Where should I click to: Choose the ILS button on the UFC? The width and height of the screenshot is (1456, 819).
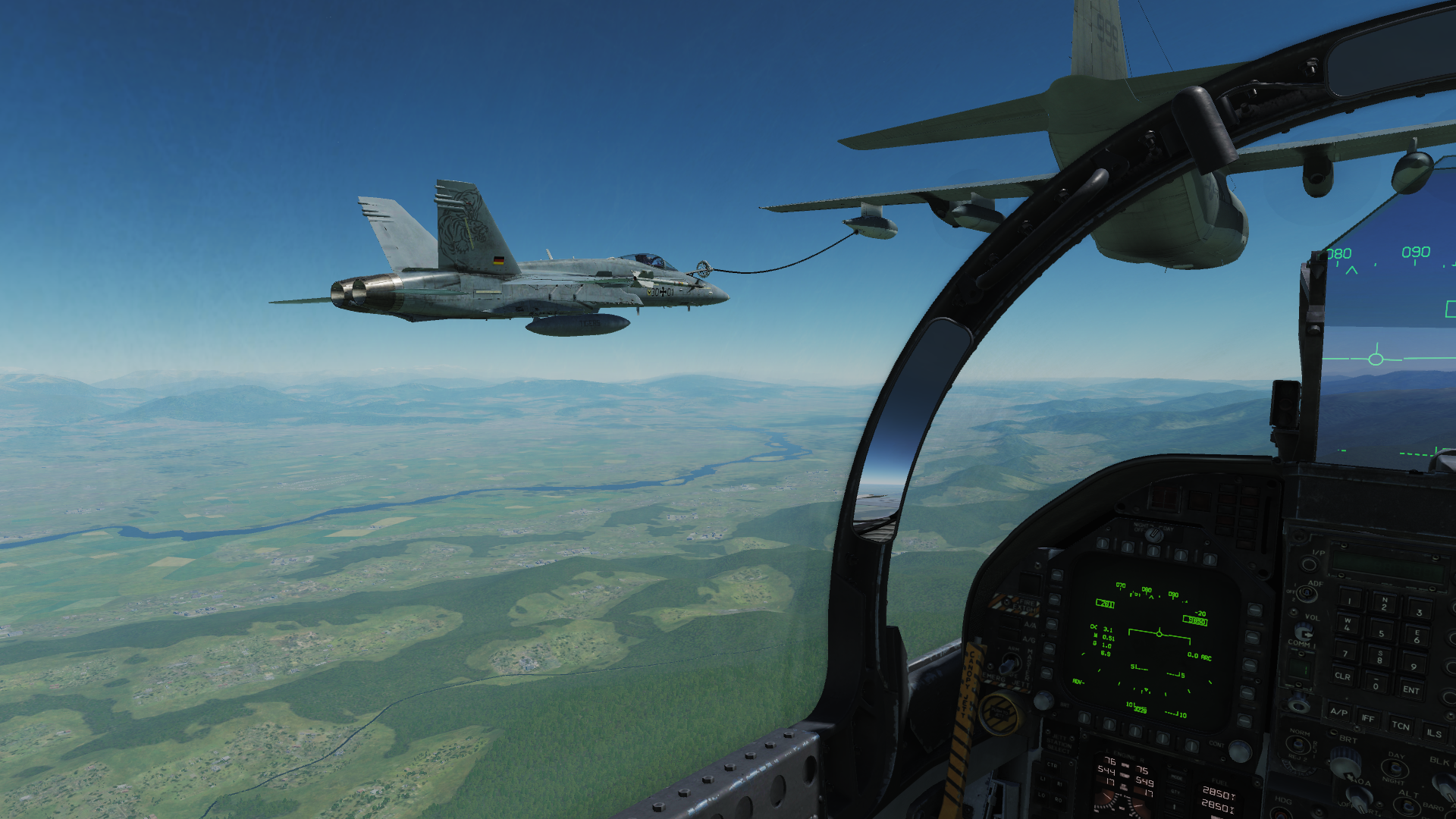(x=1433, y=733)
